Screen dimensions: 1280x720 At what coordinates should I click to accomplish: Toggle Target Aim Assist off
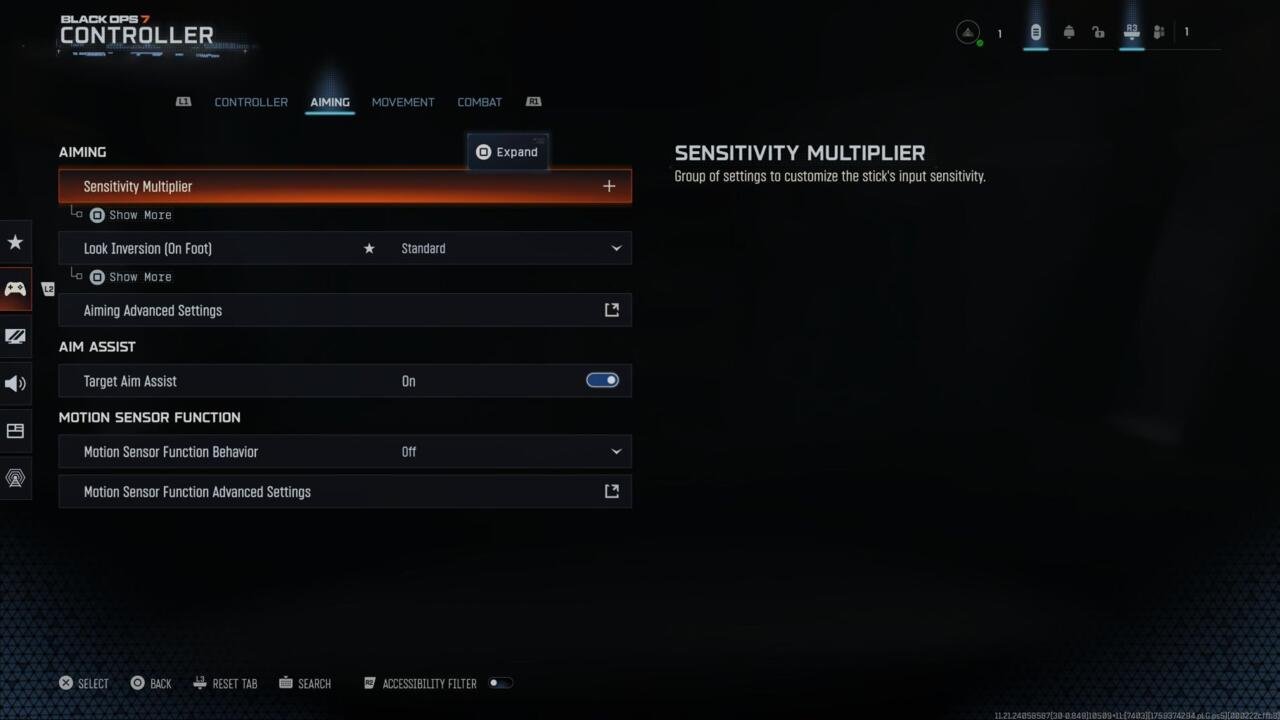click(602, 380)
